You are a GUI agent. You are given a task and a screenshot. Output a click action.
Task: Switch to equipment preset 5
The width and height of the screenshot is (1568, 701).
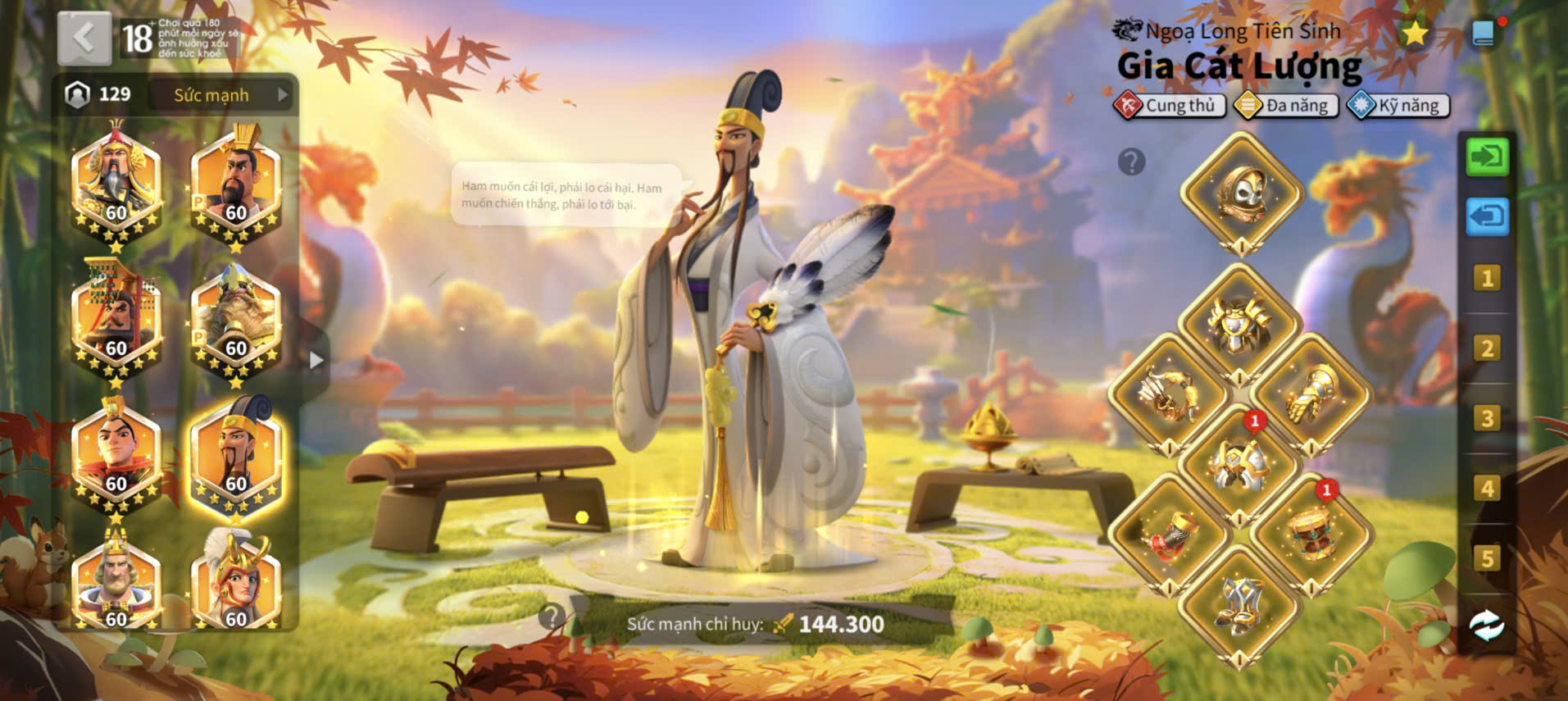1487,559
